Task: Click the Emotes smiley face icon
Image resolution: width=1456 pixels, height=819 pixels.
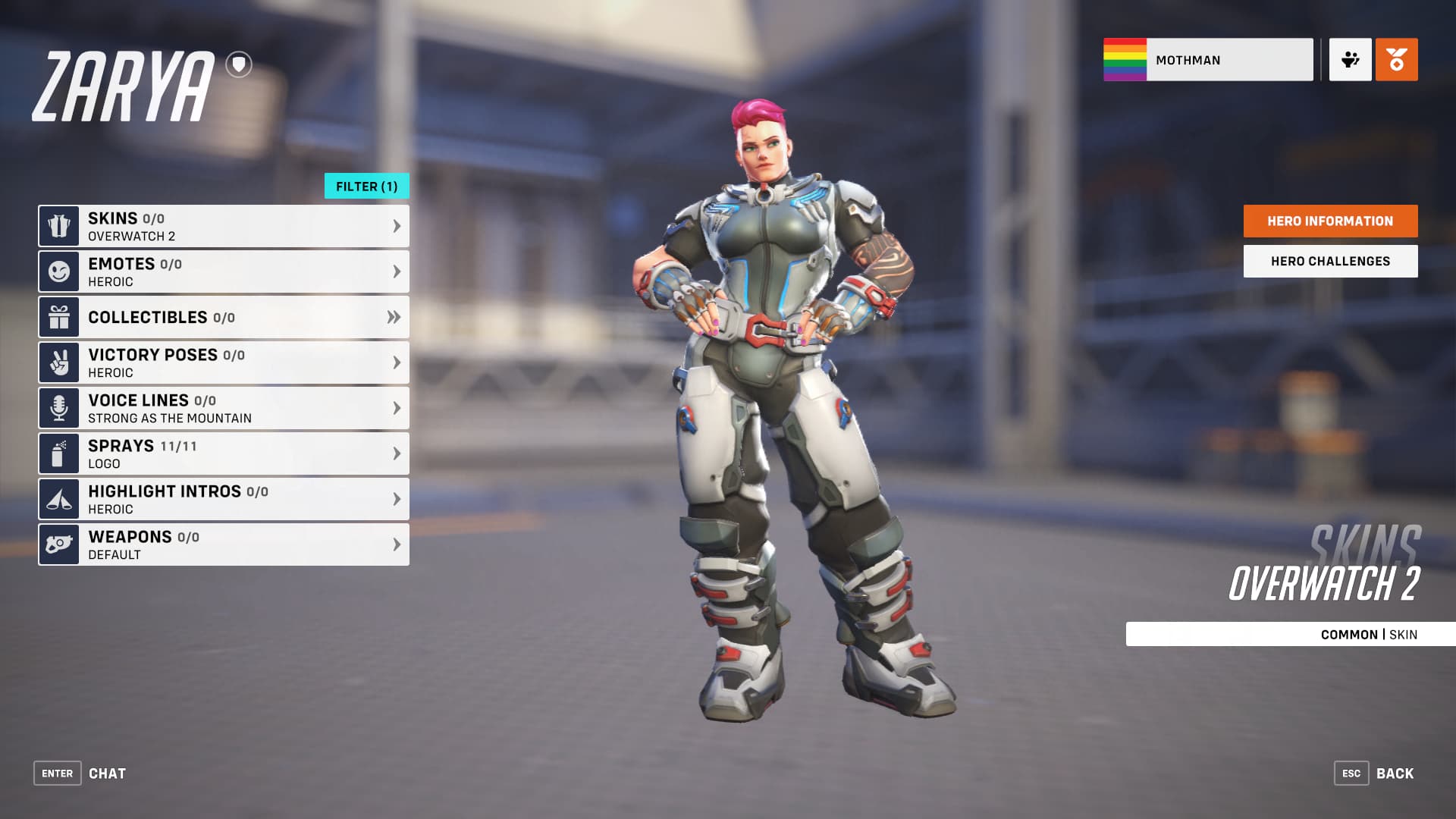Action: click(x=58, y=271)
